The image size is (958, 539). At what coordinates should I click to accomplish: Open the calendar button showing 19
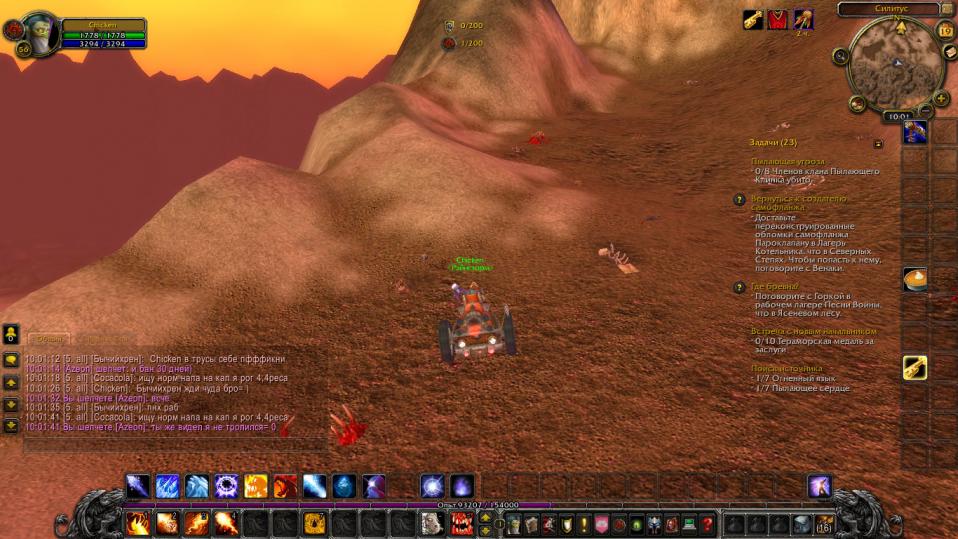tap(945, 30)
